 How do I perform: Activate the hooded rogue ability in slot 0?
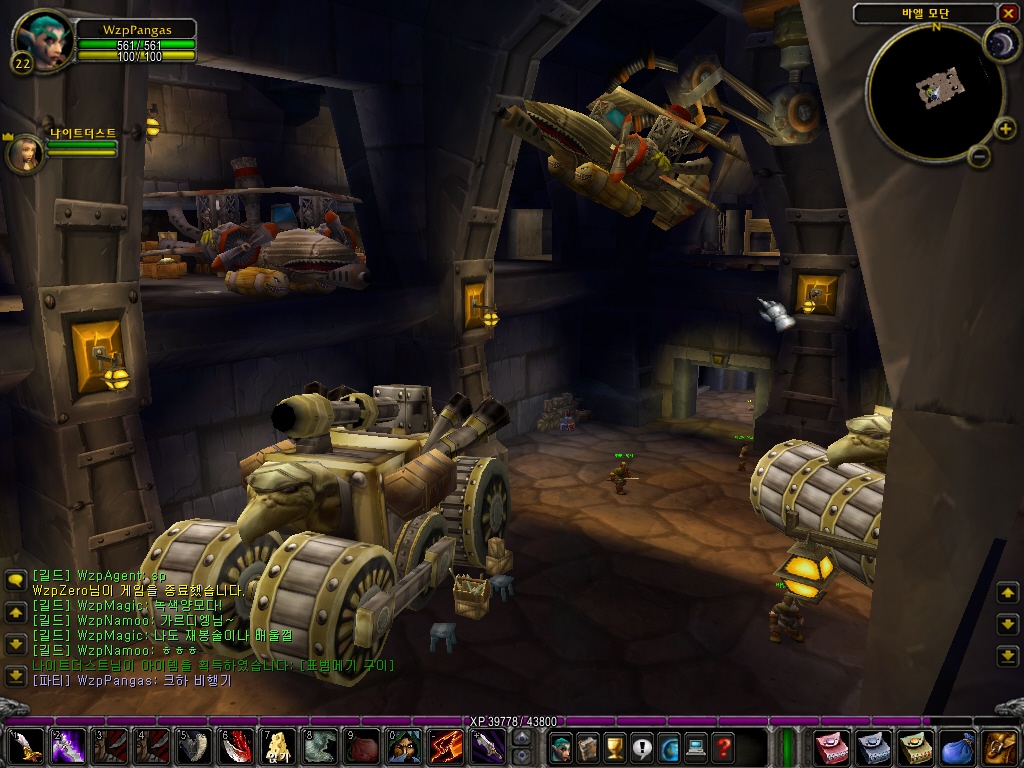[405, 747]
